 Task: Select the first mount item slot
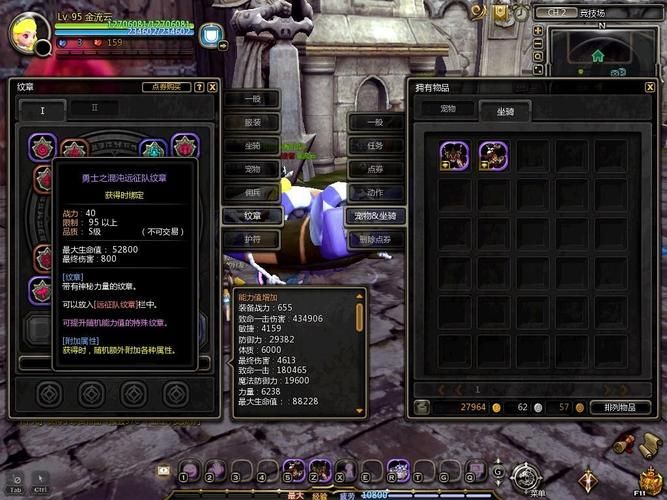point(455,155)
